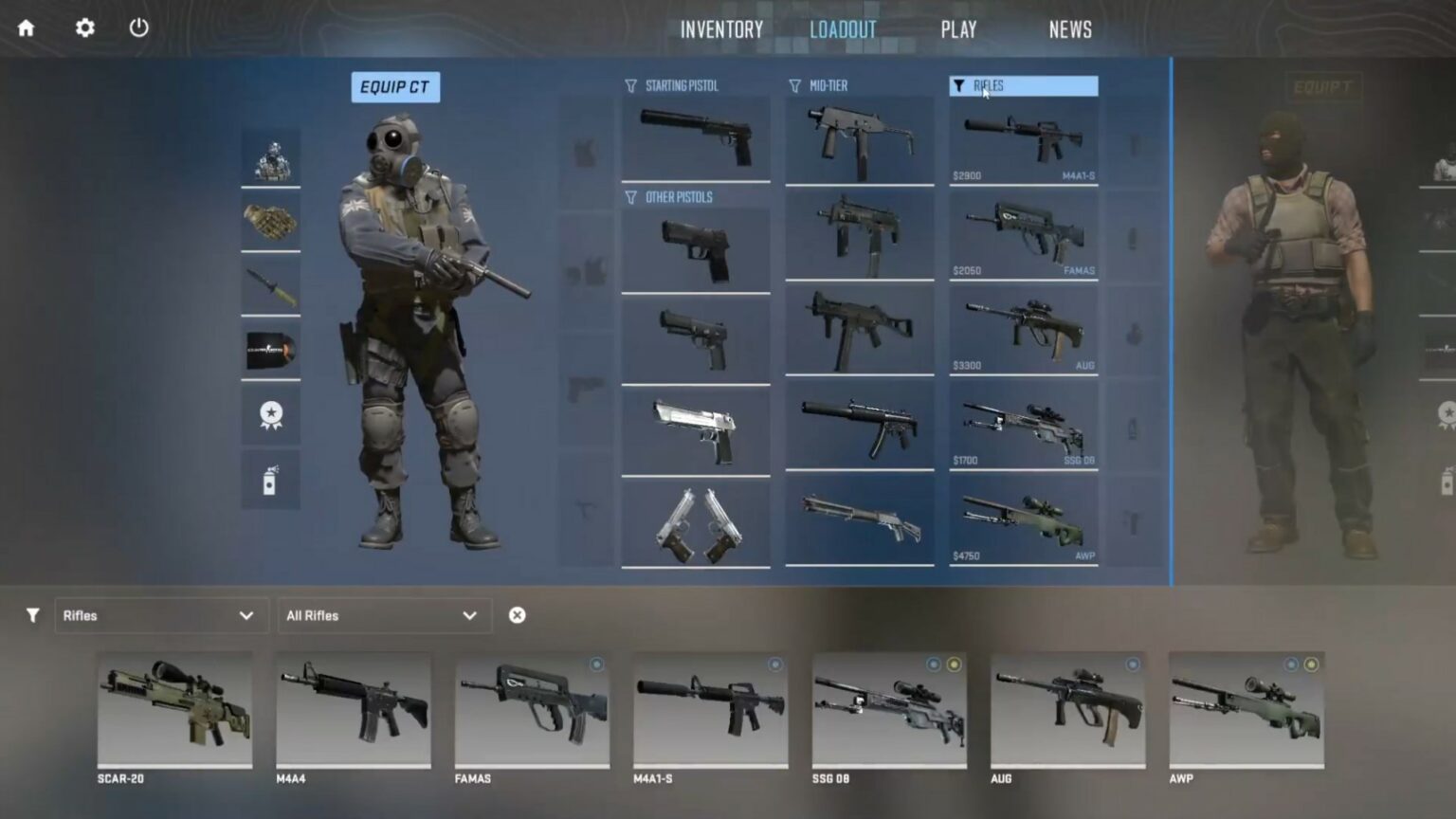1456x819 pixels.
Task: Open the Rifles category dropdown
Action: click(x=161, y=615)
